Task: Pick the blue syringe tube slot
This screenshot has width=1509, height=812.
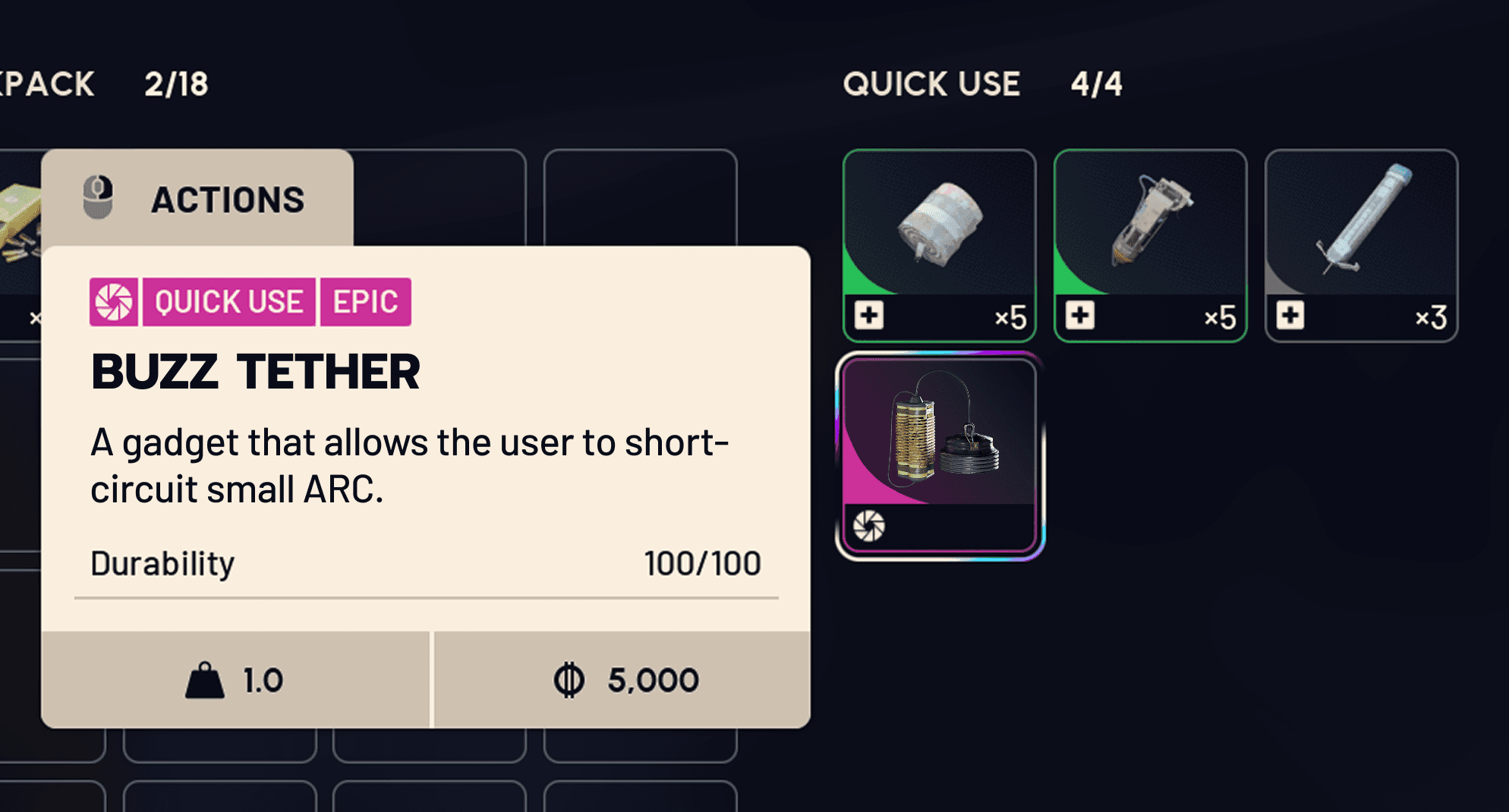Action: pyautogui.click(x=1361, y=244)
